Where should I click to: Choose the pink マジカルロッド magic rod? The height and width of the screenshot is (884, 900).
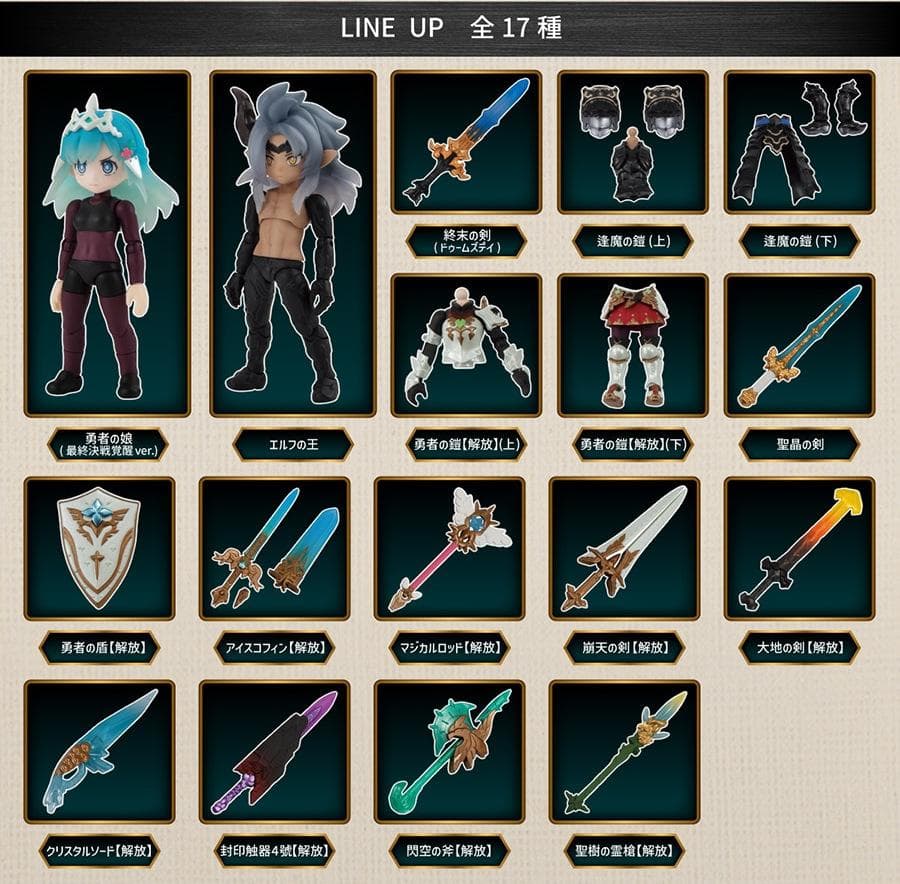pos(449,548)
